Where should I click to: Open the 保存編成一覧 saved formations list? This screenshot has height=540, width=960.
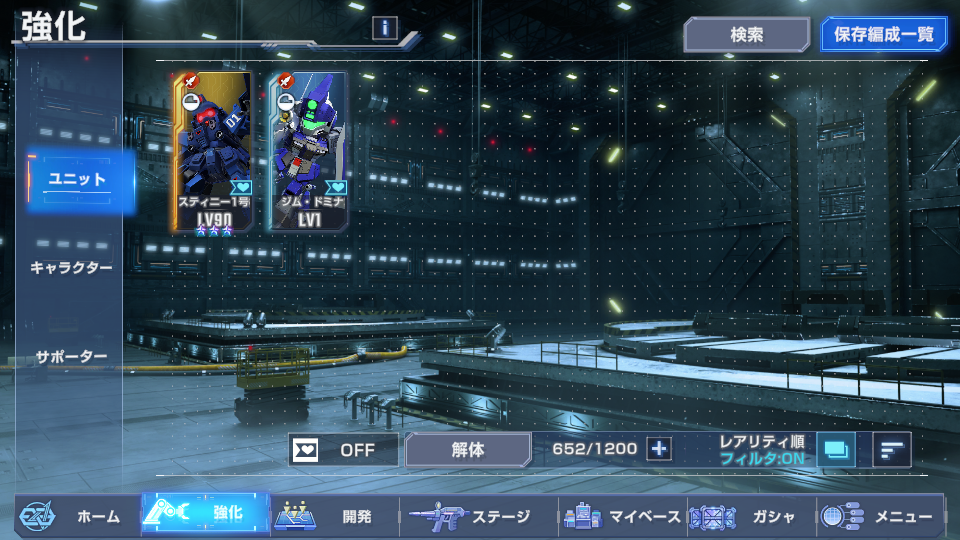pyautogui.click(x=883, y=35)
